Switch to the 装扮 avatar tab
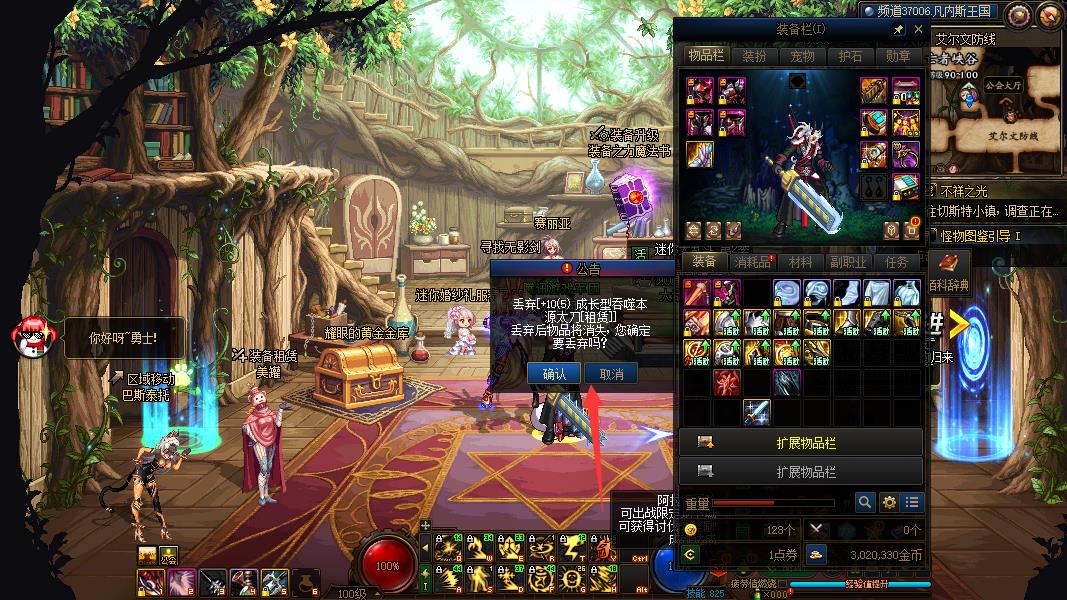The width and height of the screenshot is (1067, 600). click(754, 56)
